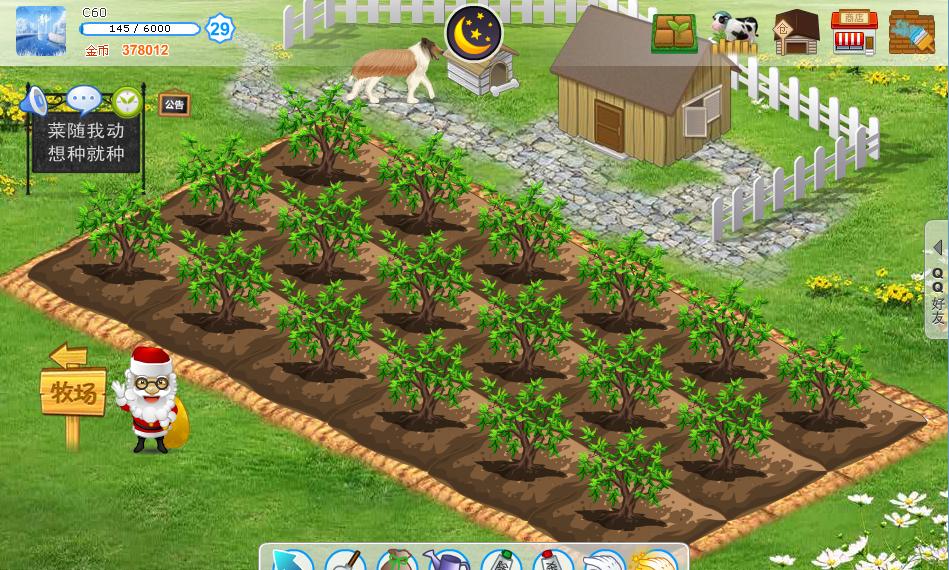
Task: Select the seed bag tool
Action: pyautogui.click(x=397, y=561)
